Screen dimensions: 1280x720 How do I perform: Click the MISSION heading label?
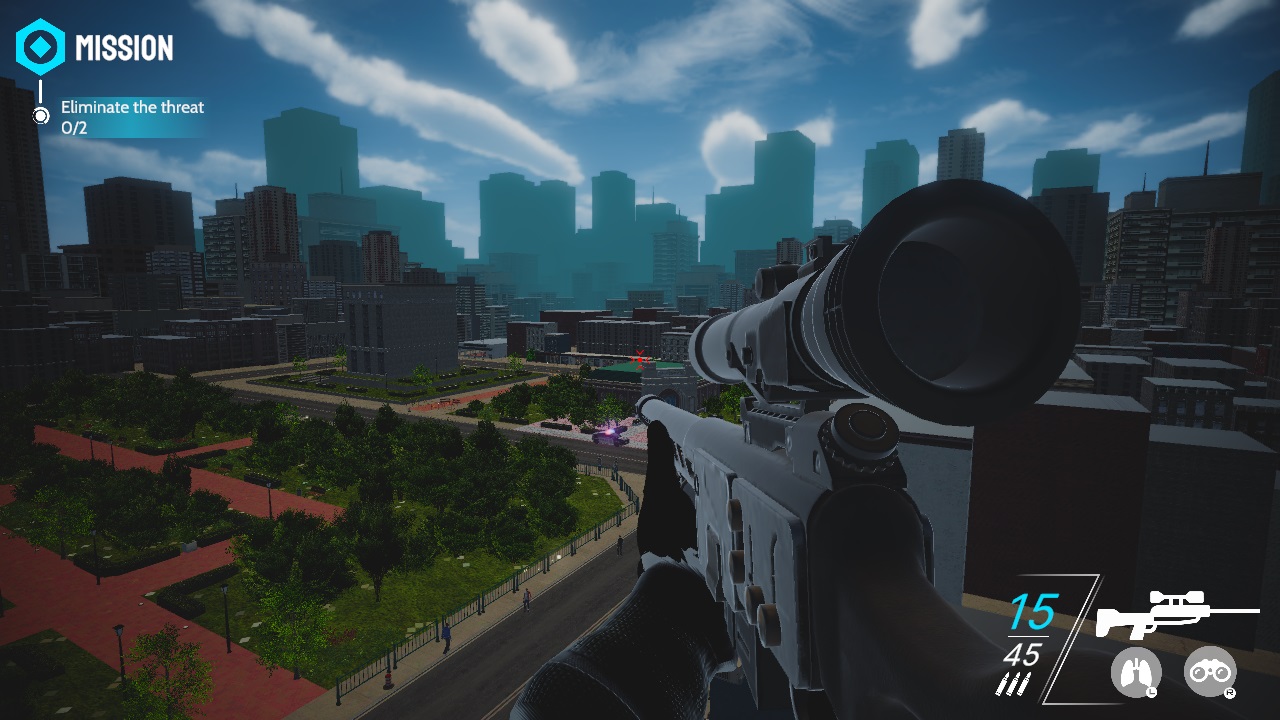tap(125, 46)
